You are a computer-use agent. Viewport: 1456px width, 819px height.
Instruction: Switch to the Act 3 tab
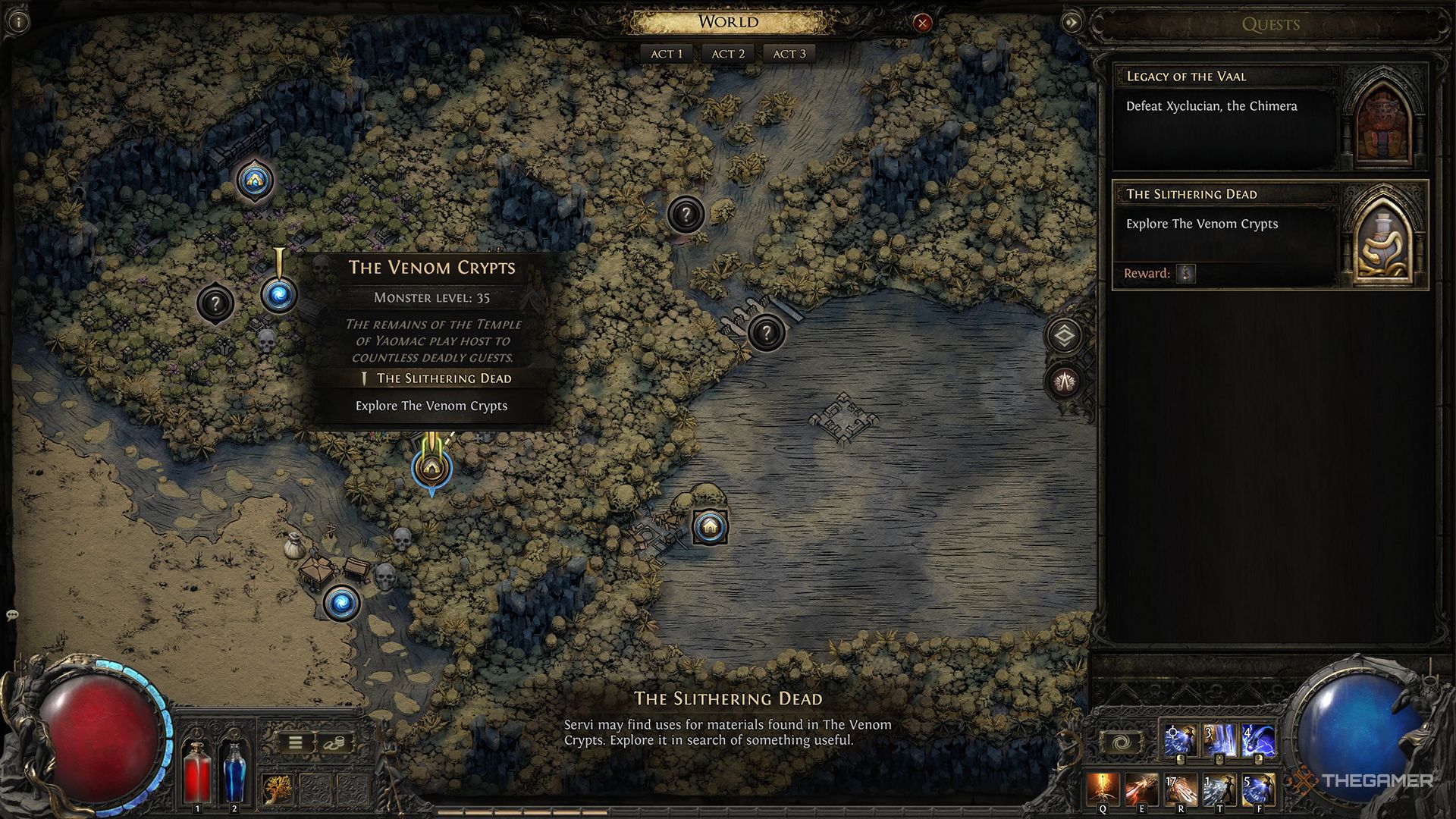tap(789, 54)
